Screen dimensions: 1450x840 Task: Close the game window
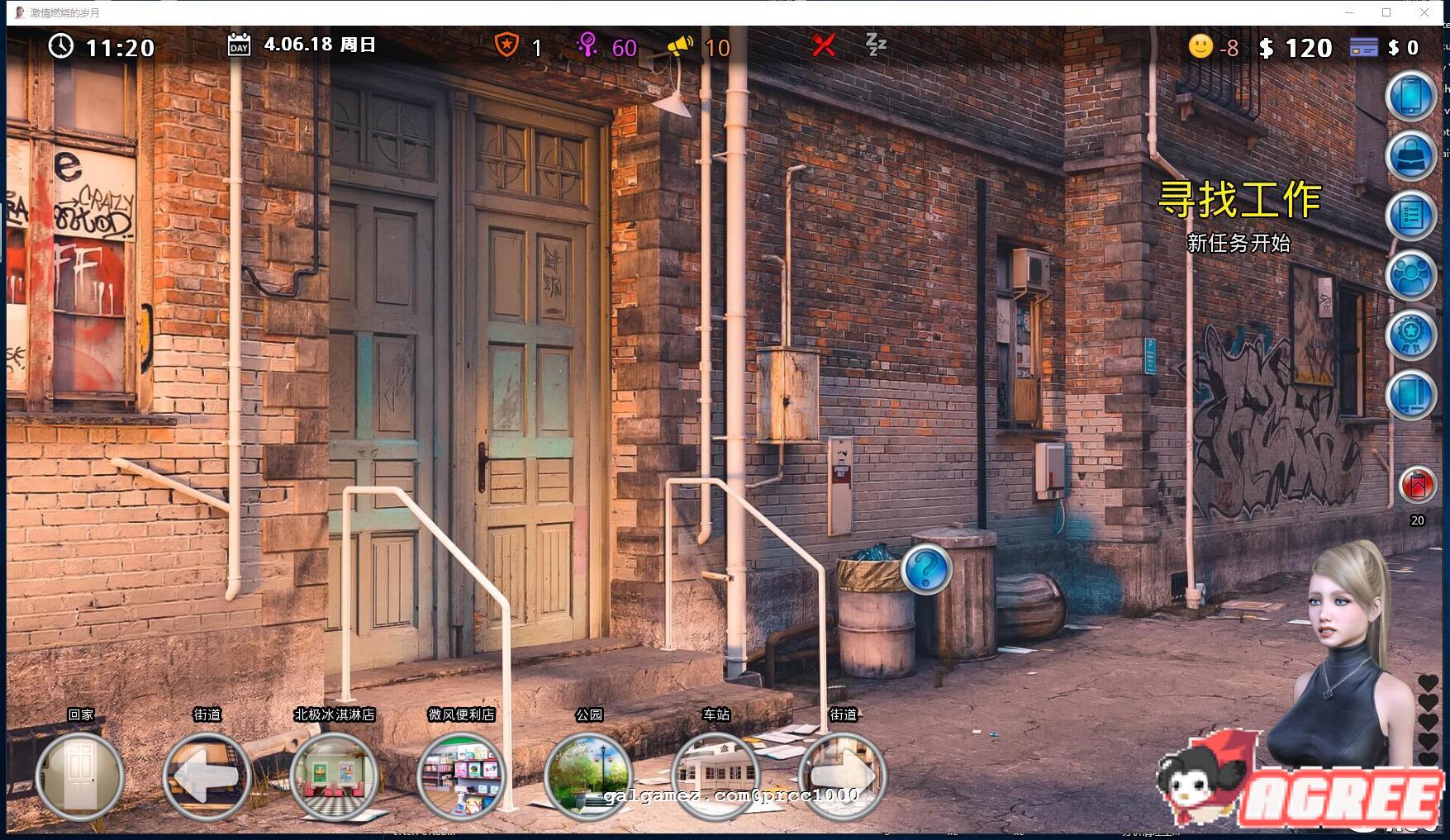(x=1424, y=12)
